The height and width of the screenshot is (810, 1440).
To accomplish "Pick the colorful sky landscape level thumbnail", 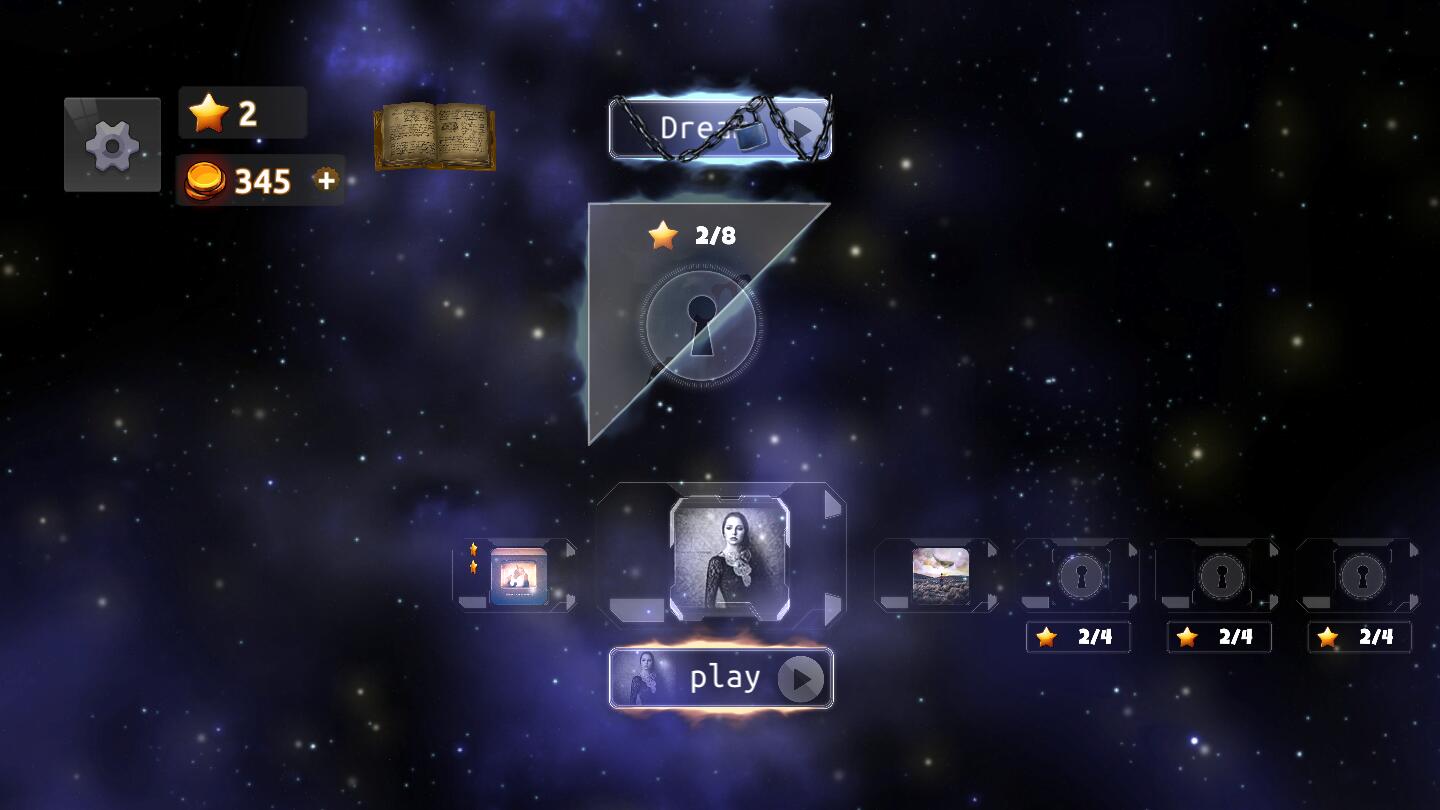I will [940, 575].
